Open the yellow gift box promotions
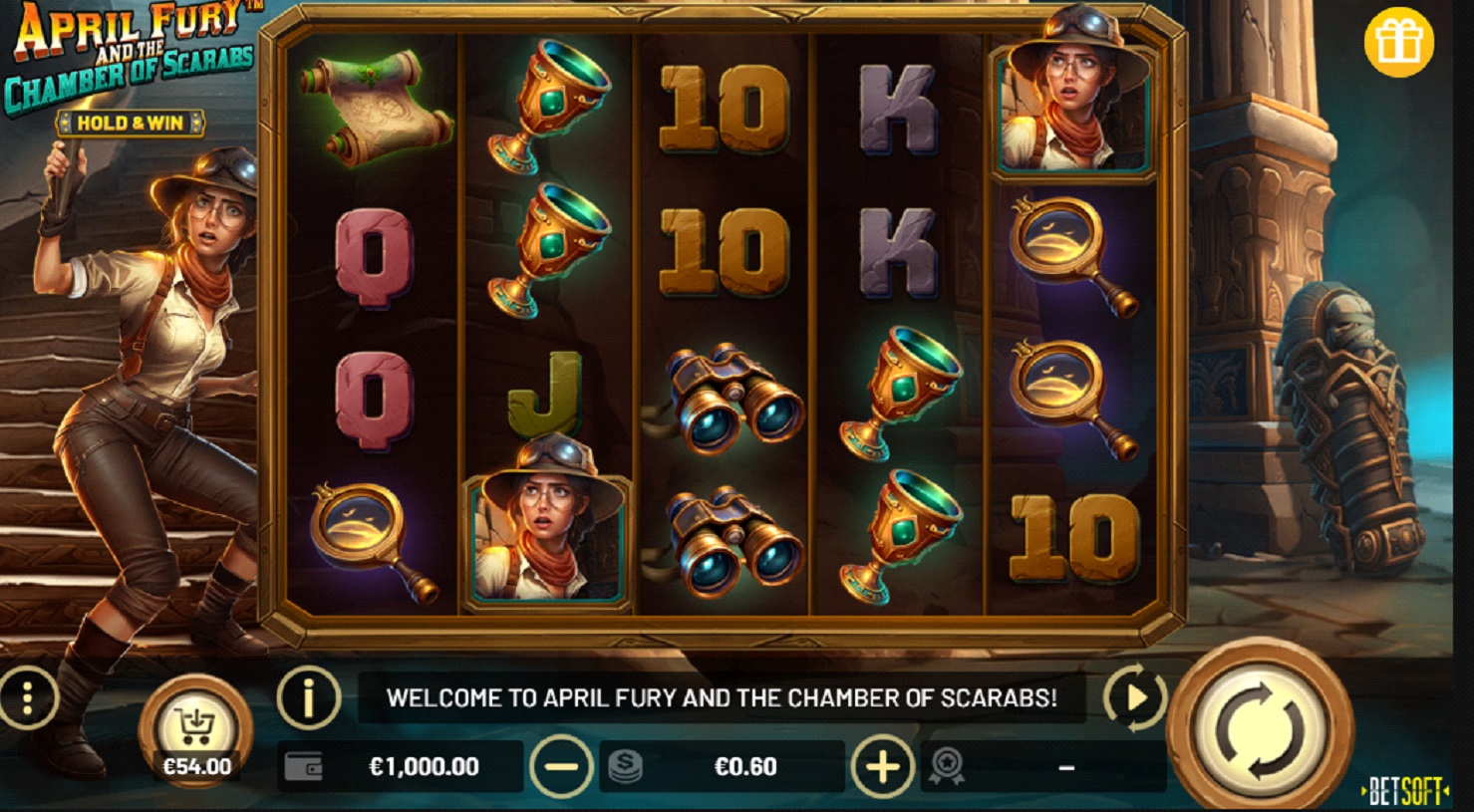The width and height of the screenshot is (1474, 812). [1398, 43]
